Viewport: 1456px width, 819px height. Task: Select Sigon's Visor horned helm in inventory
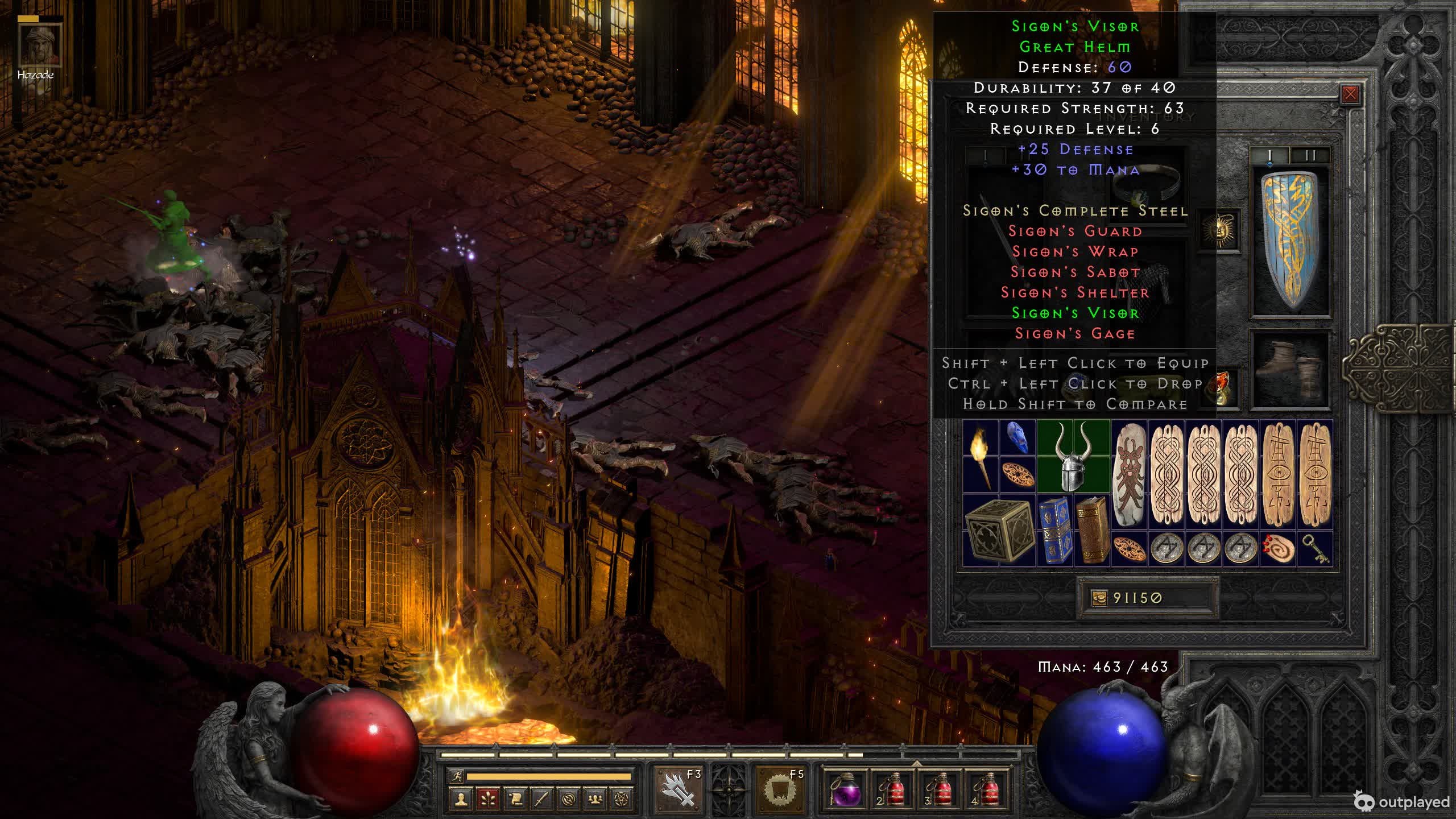(1073, 457)
